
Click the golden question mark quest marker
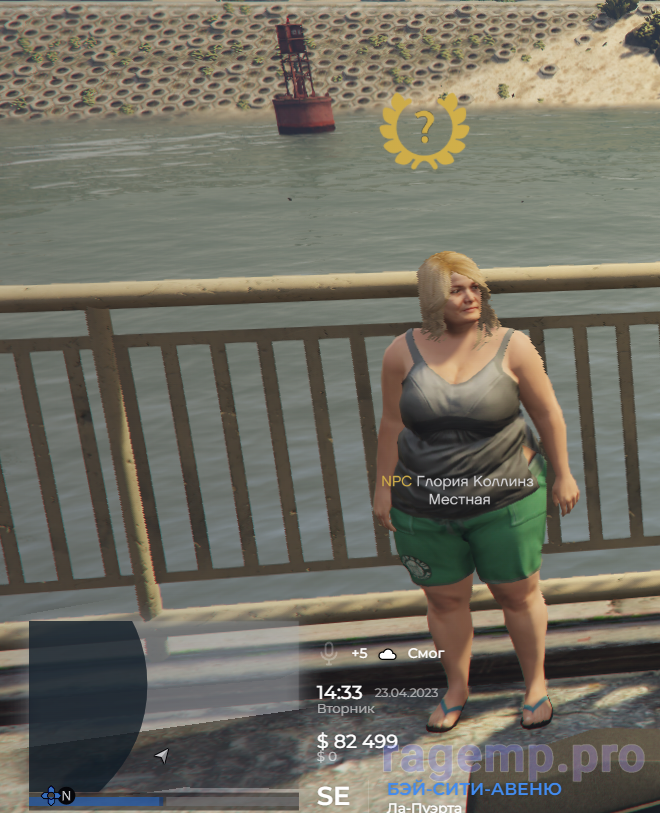click(x=425, y=129)
